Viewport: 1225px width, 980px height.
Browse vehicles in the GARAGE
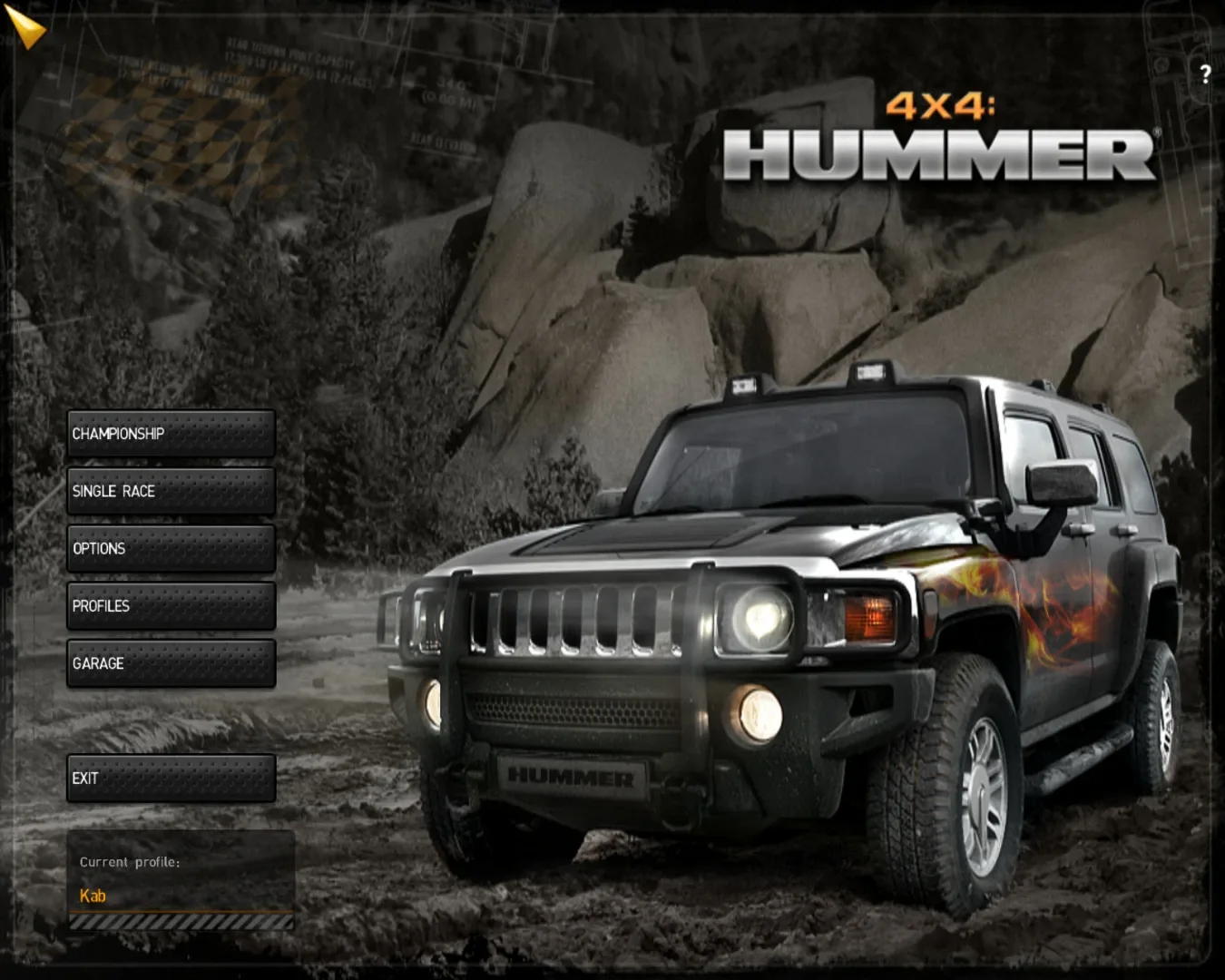point(170,663)
